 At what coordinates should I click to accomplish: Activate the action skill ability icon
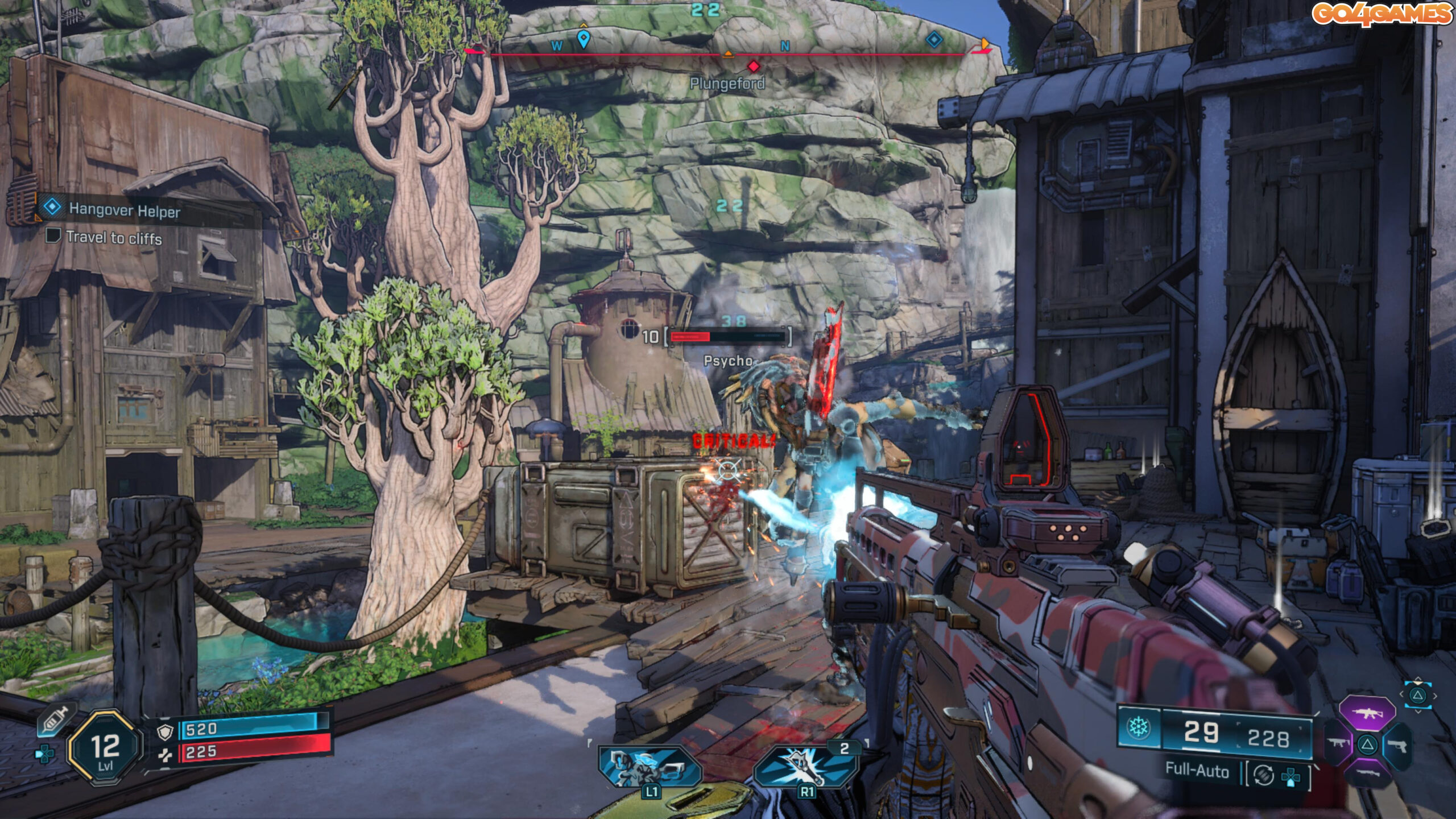coord(650,767)
